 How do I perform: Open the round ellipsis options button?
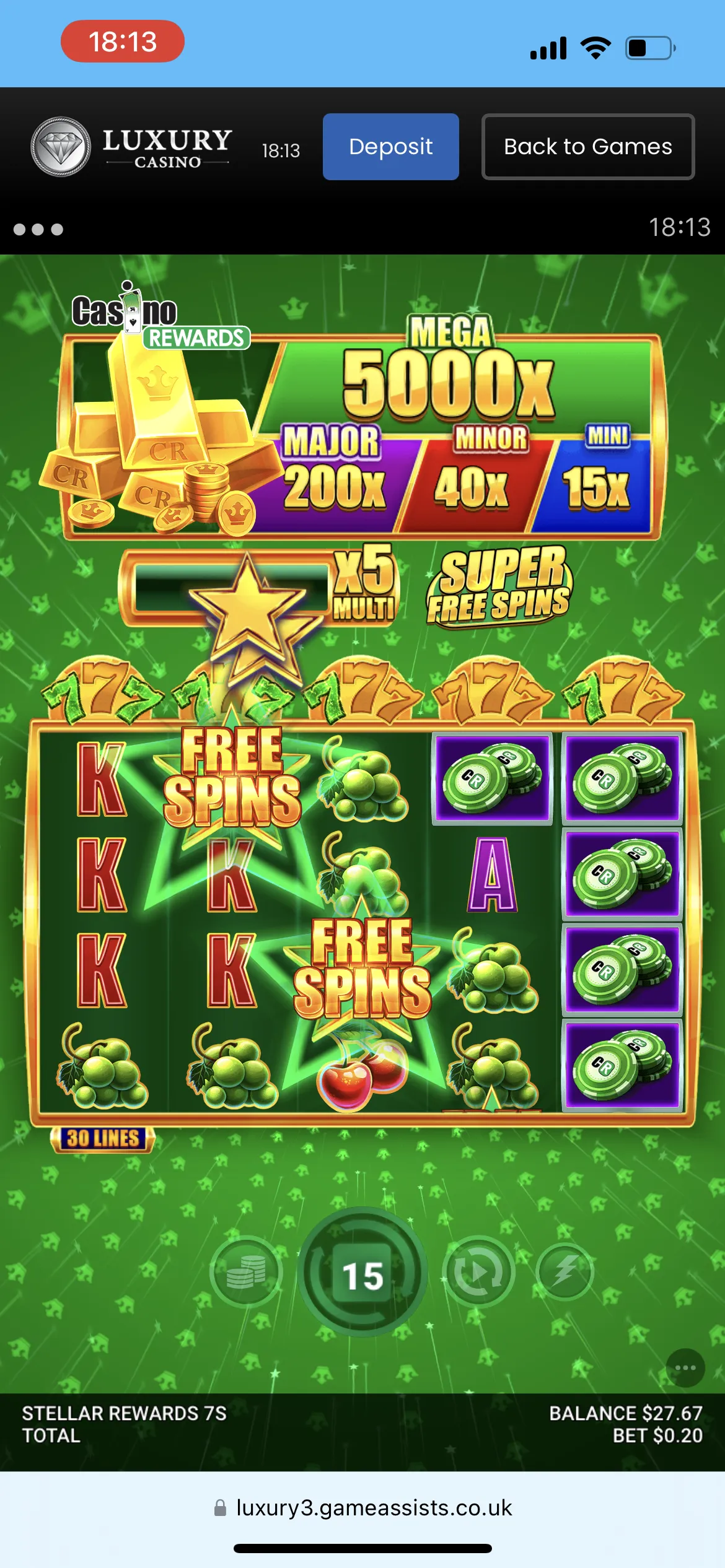[x=685, y=1367]
